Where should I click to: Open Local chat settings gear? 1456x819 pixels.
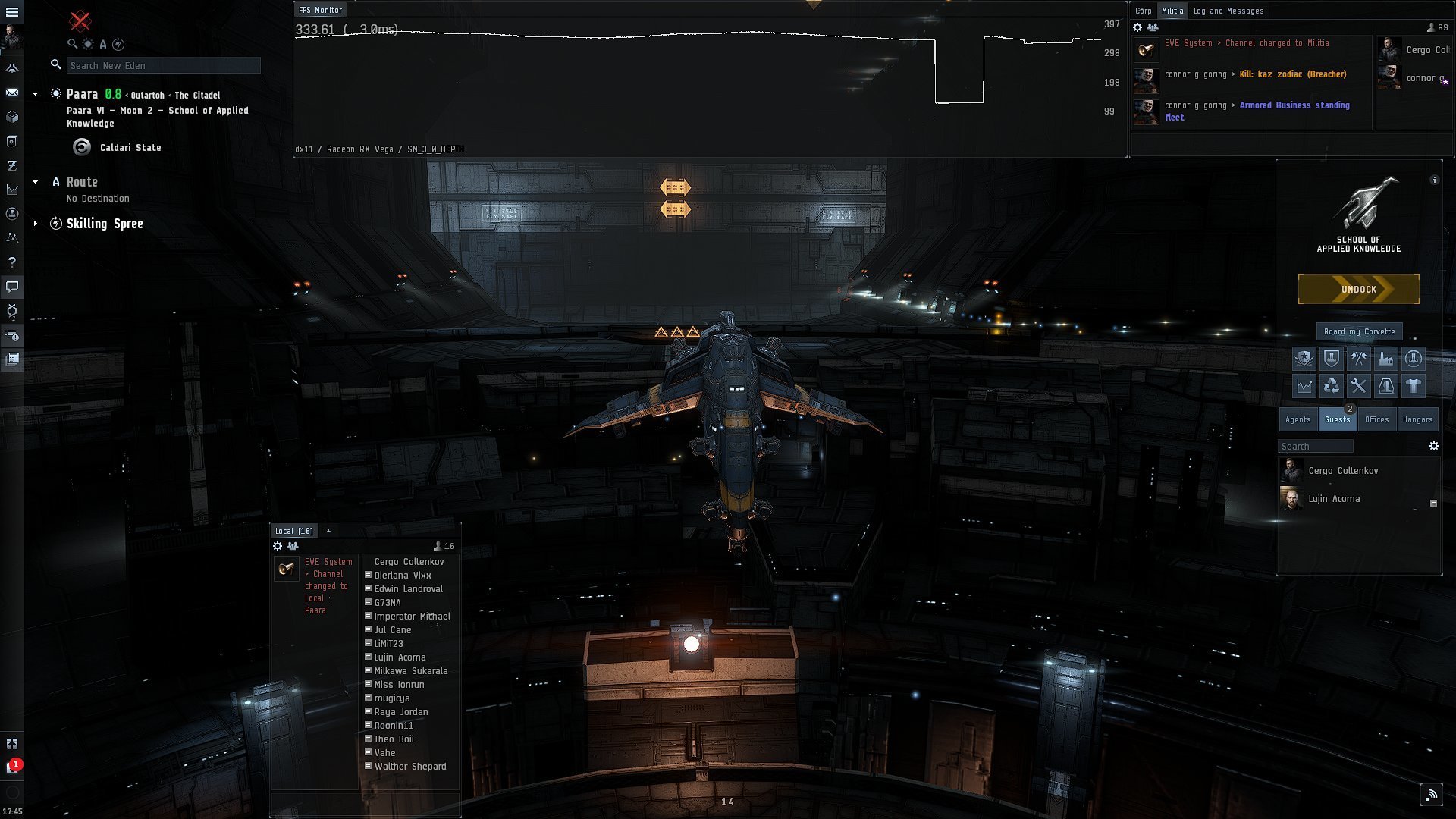coord(278,546)
